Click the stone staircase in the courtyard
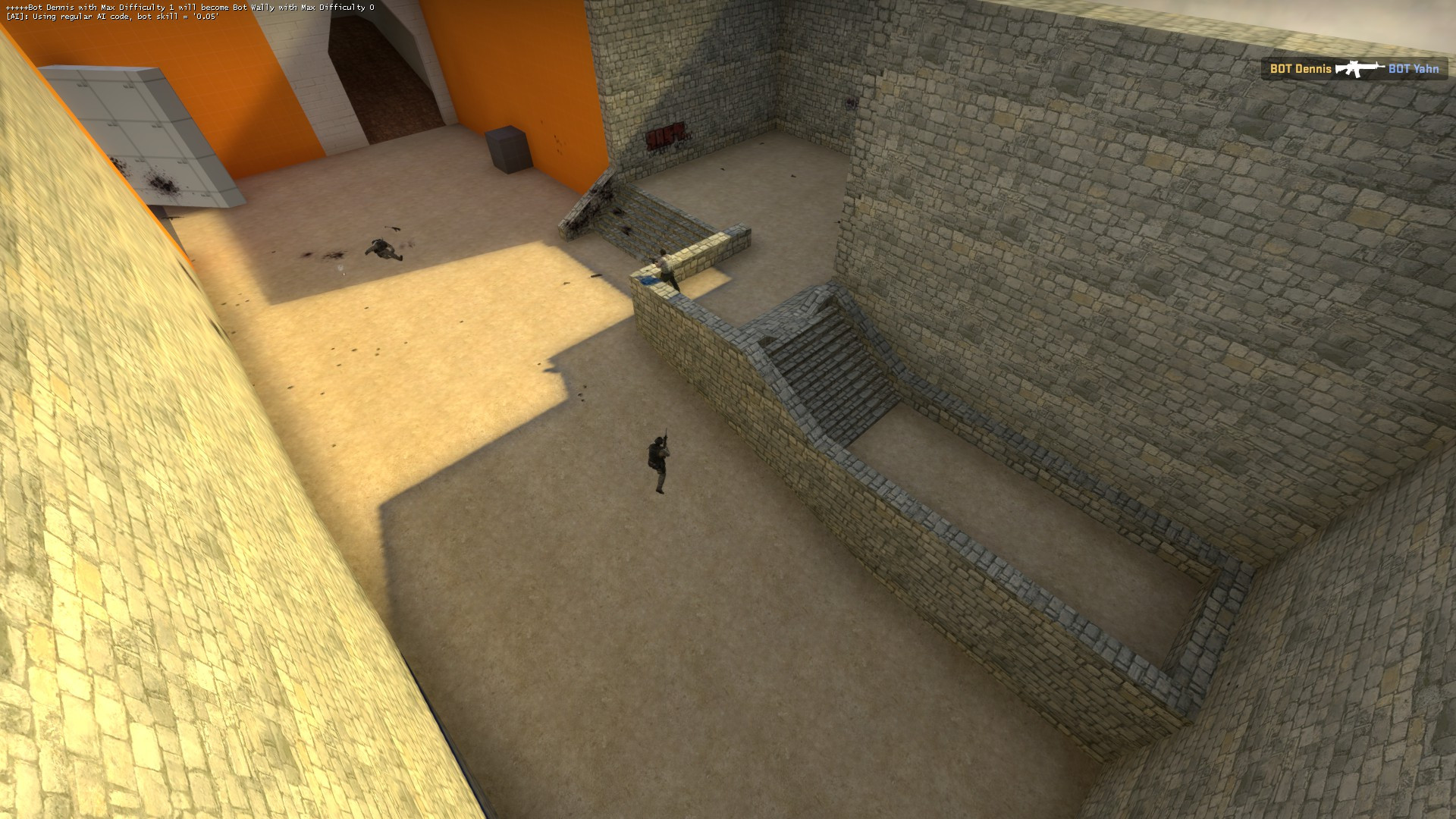Screen dimensions: 1456x819 (x=827, y=364)
